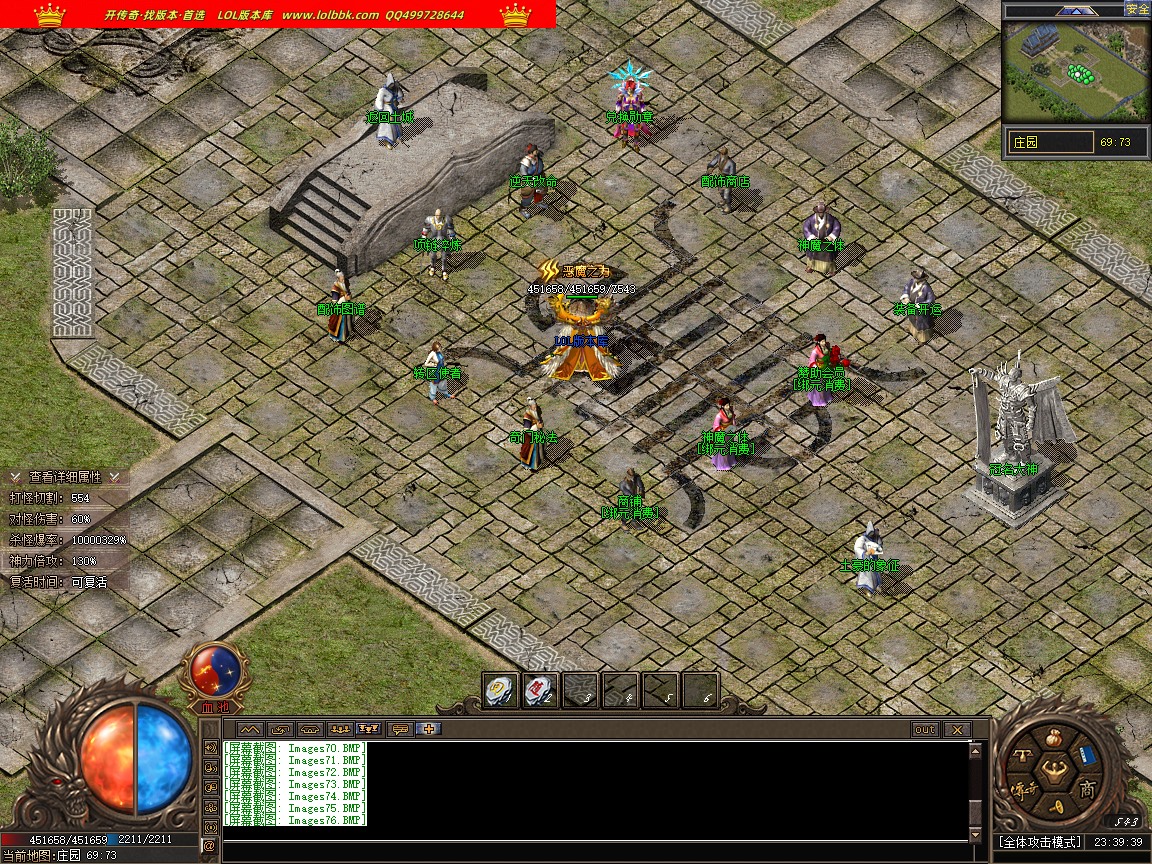Close the chat panel with the X button

pyautogui.click(x=957, y=730)
